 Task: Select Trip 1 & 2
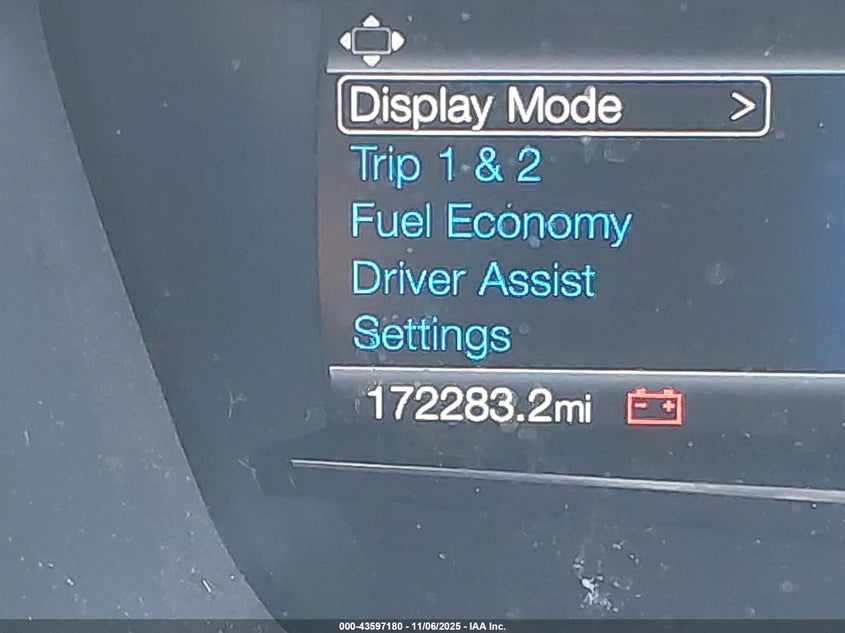[x=446, y=165]
